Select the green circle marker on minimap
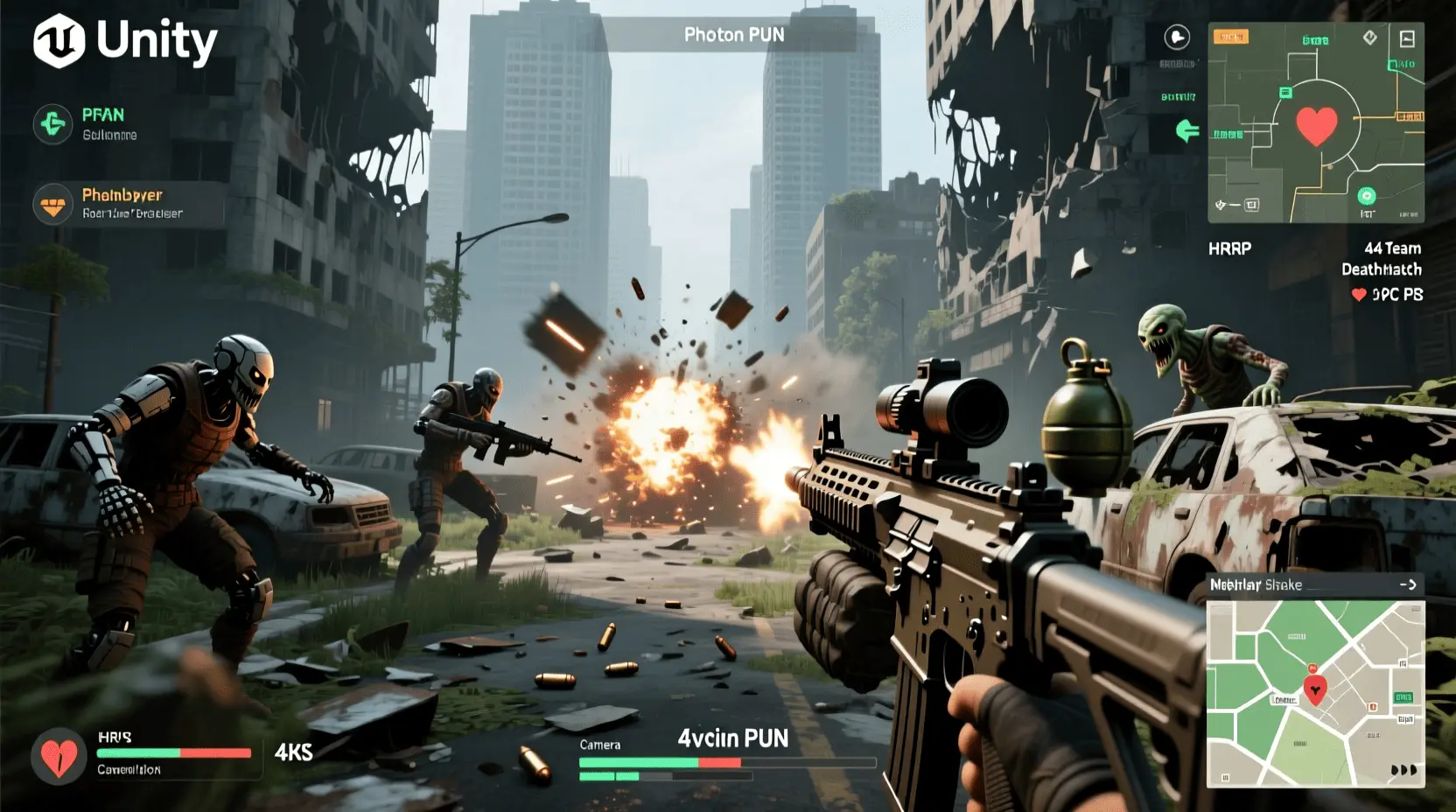The image size is (1456, 812). click(x=1366, y=196)
